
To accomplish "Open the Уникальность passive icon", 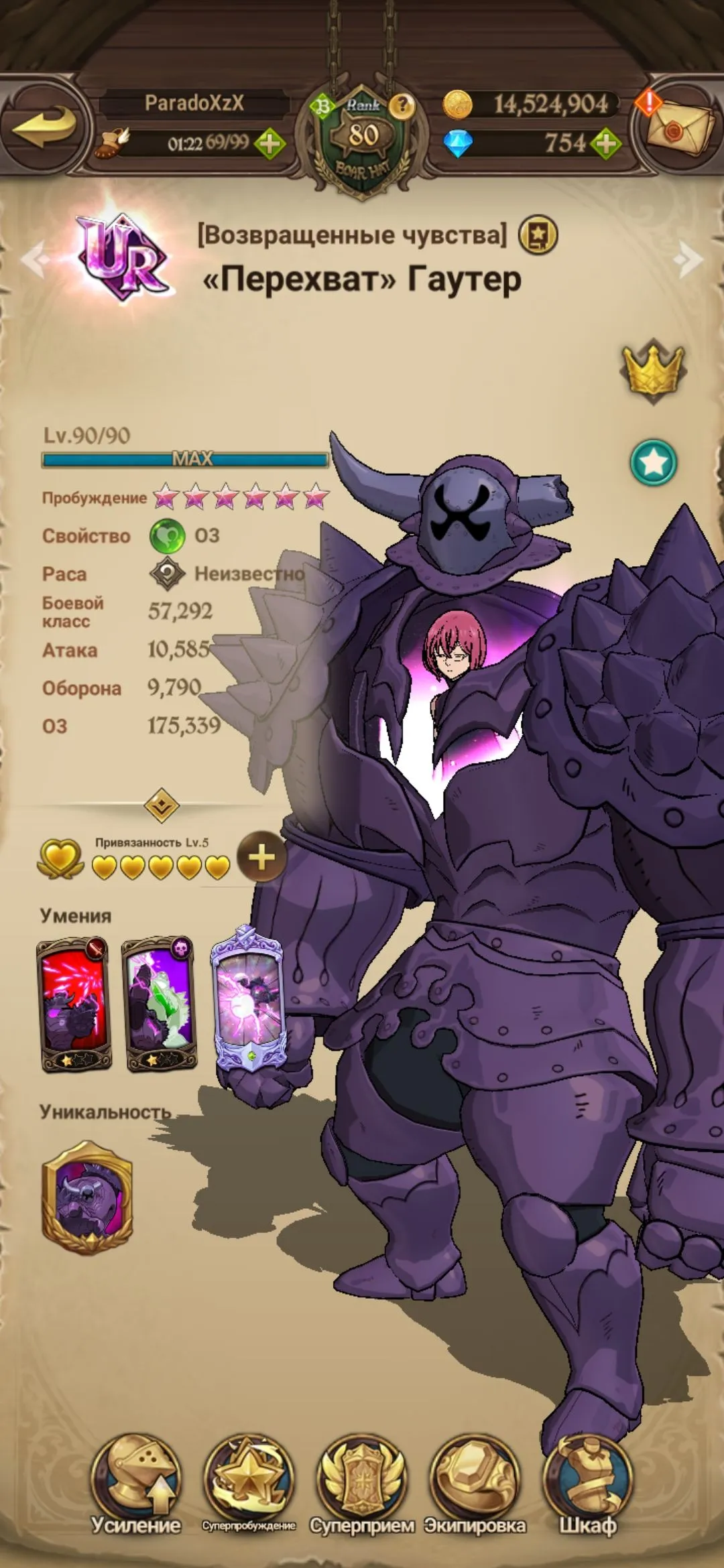I will (x=87, y=1198).
